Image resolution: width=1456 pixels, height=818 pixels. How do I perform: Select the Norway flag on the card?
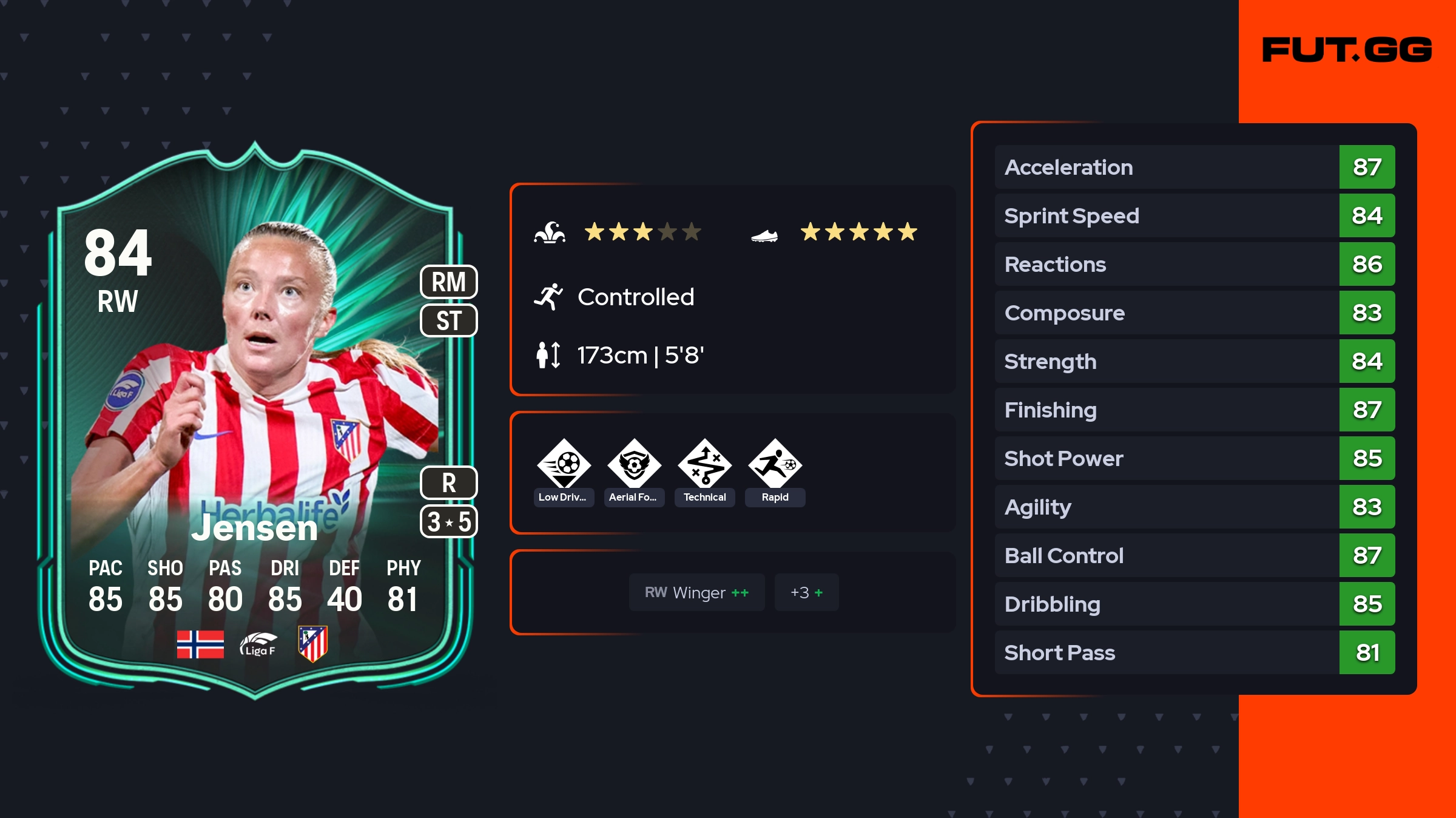(200, 644)
